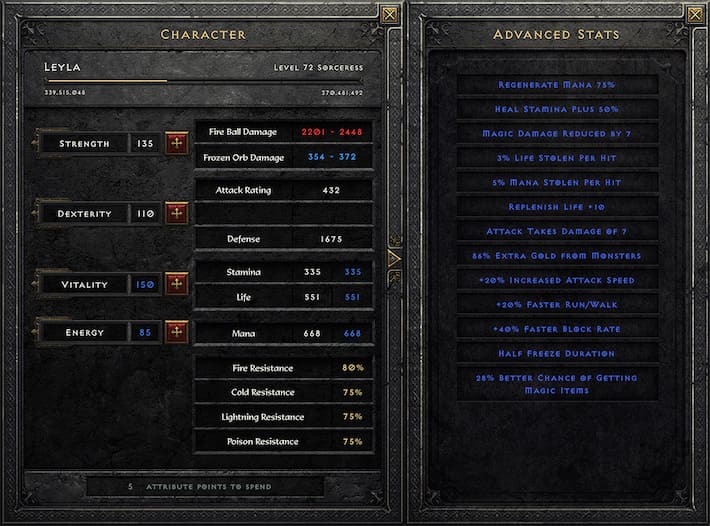Increase Dexterity with the plus button
Viewport: 710px width, 526px height.
pyautogui.click(x=177, y=213)
